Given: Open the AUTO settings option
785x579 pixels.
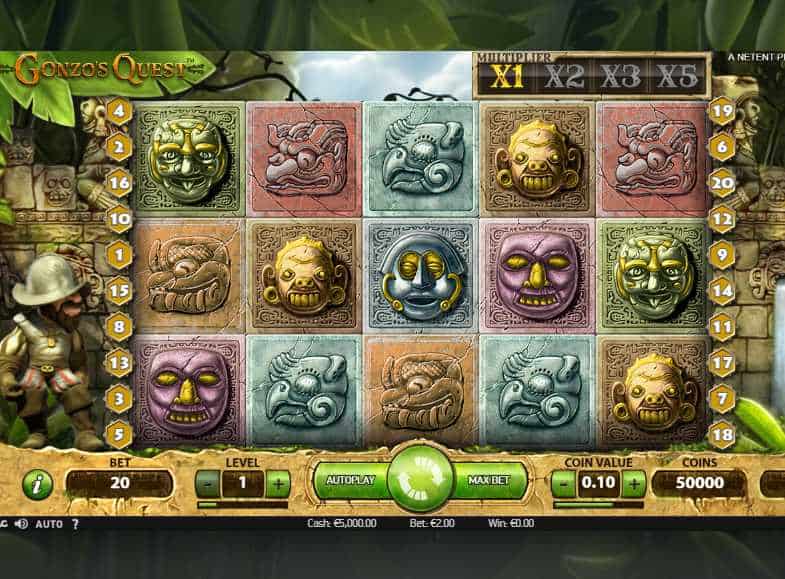Looking at the screenshot, I should [49, 523].
